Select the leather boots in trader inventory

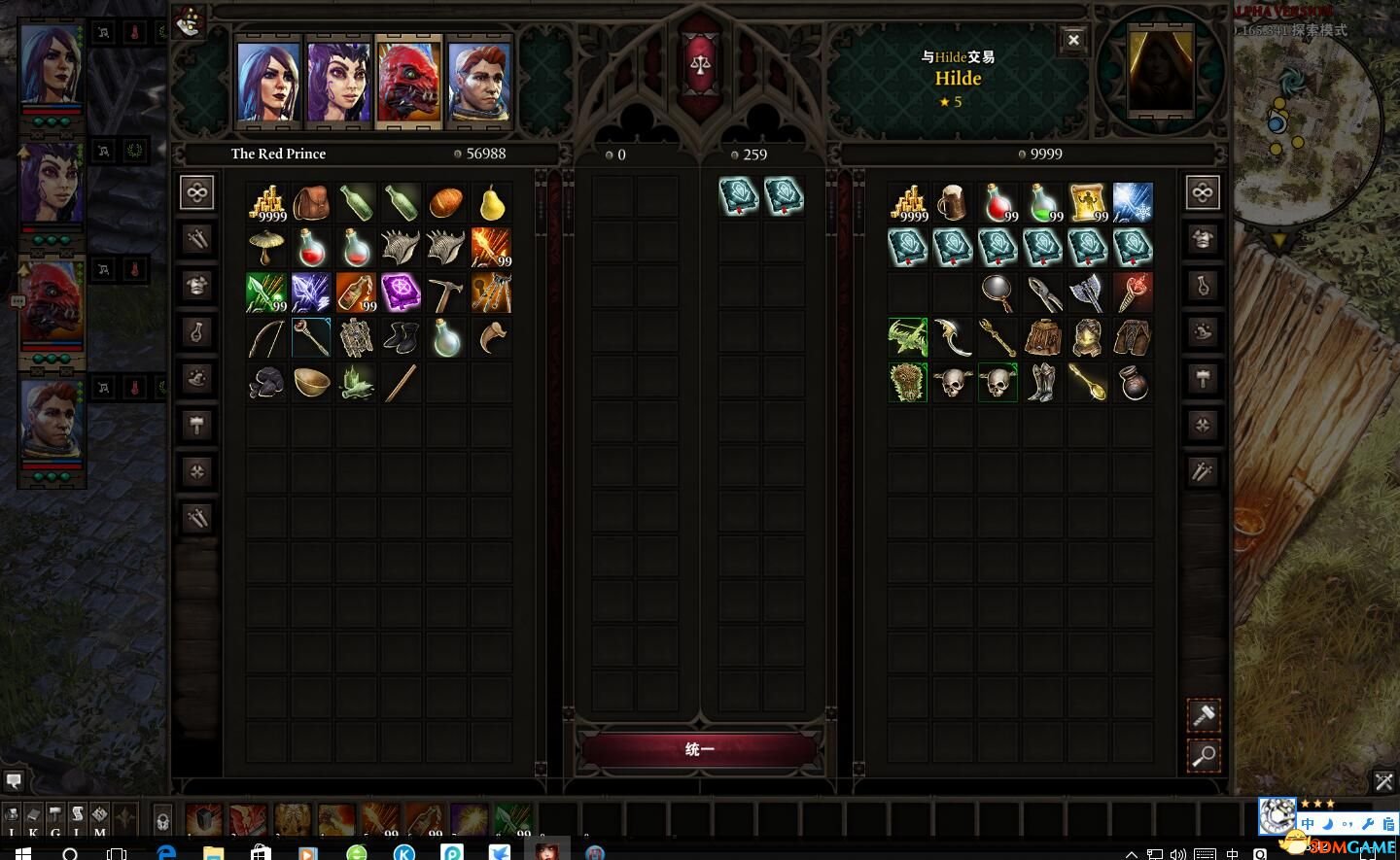(x=1042, y=382)
